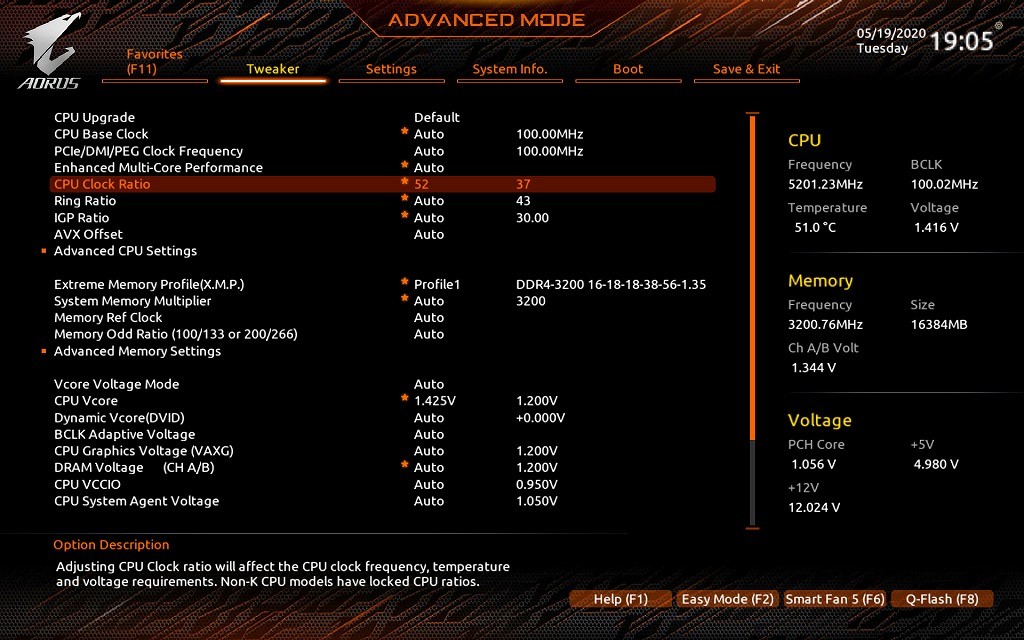Launch Smart Fan 5 (F6)
The height and width of the screenshot is (640, 1024).
[835, 599]
